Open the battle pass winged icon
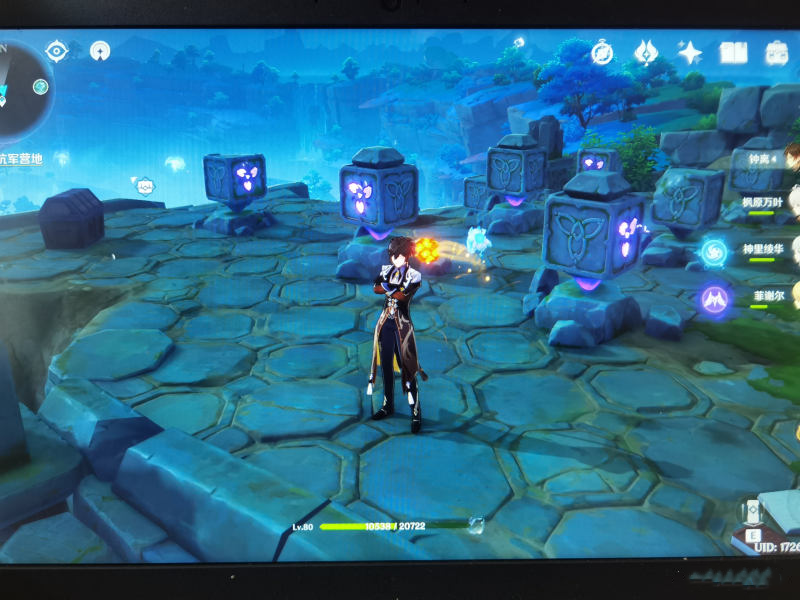Screen dimensions: 800x600 coord(647,52)
